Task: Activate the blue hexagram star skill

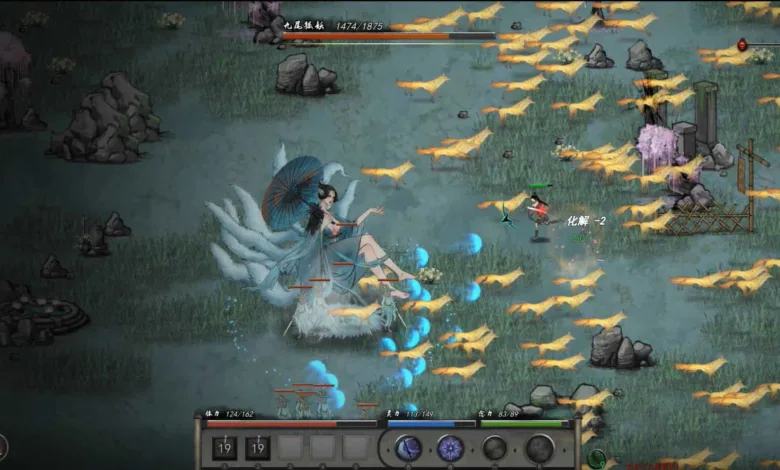Action: point(451,448)
